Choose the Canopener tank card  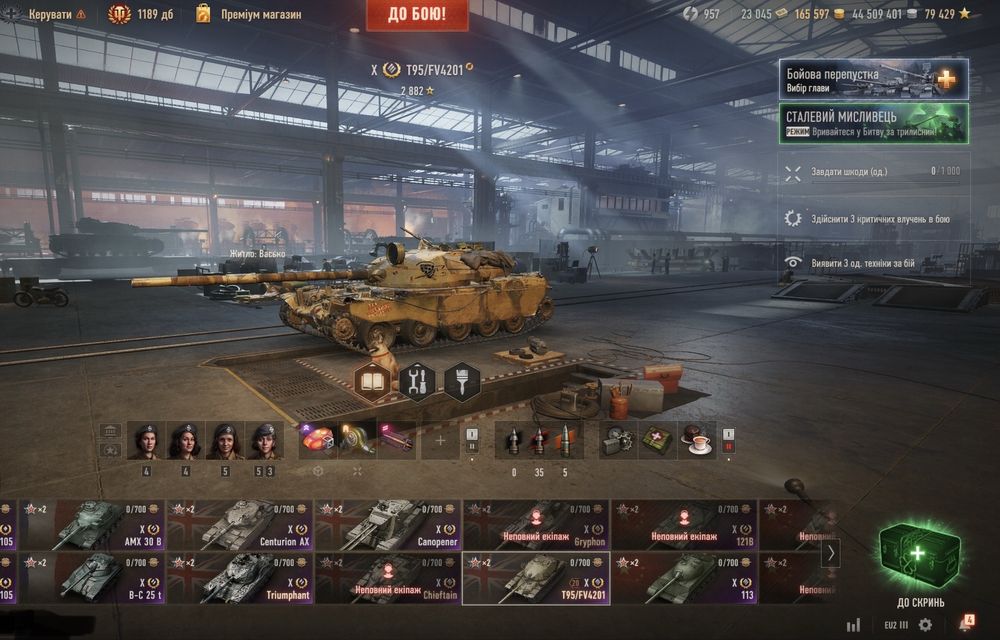(387, 525)
